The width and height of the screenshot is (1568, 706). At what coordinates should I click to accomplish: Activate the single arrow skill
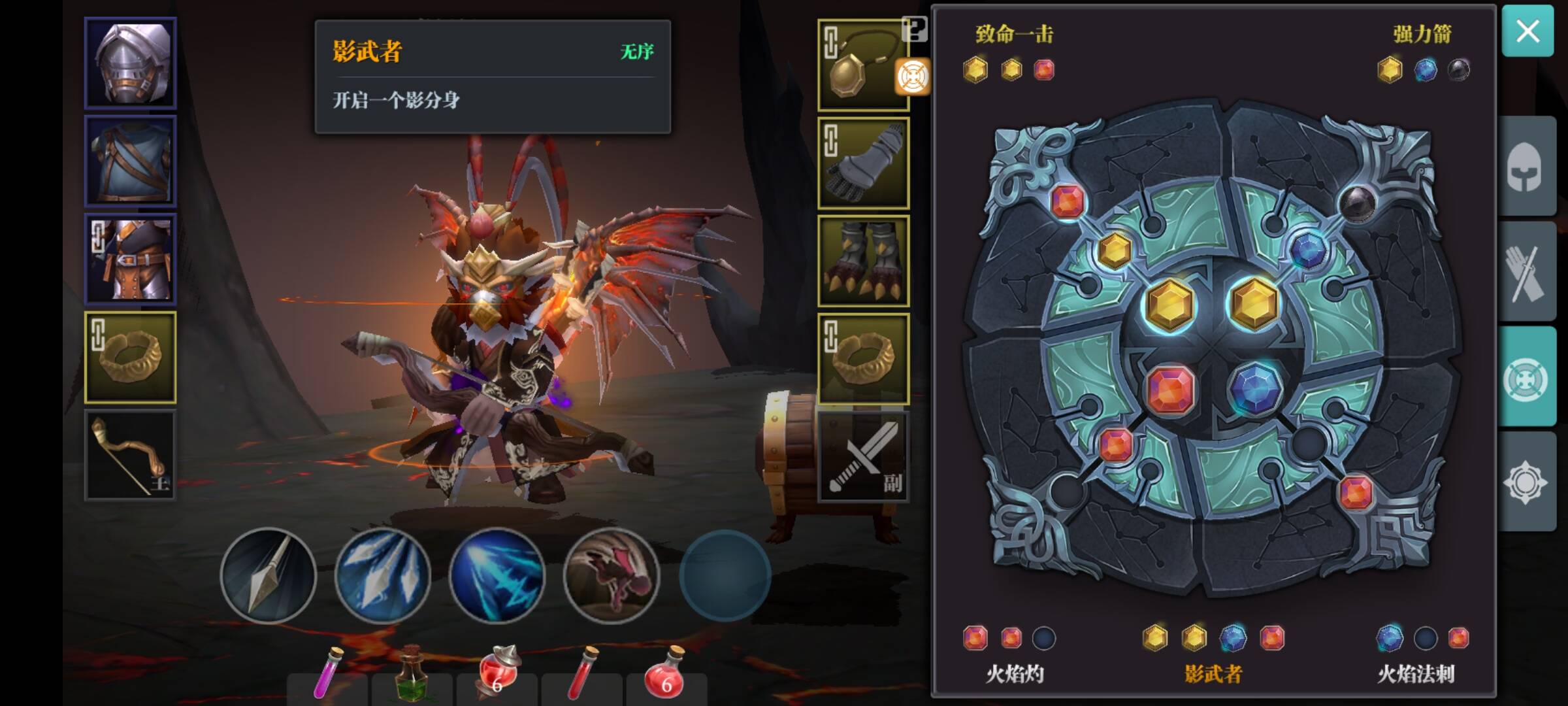point(269,575)
